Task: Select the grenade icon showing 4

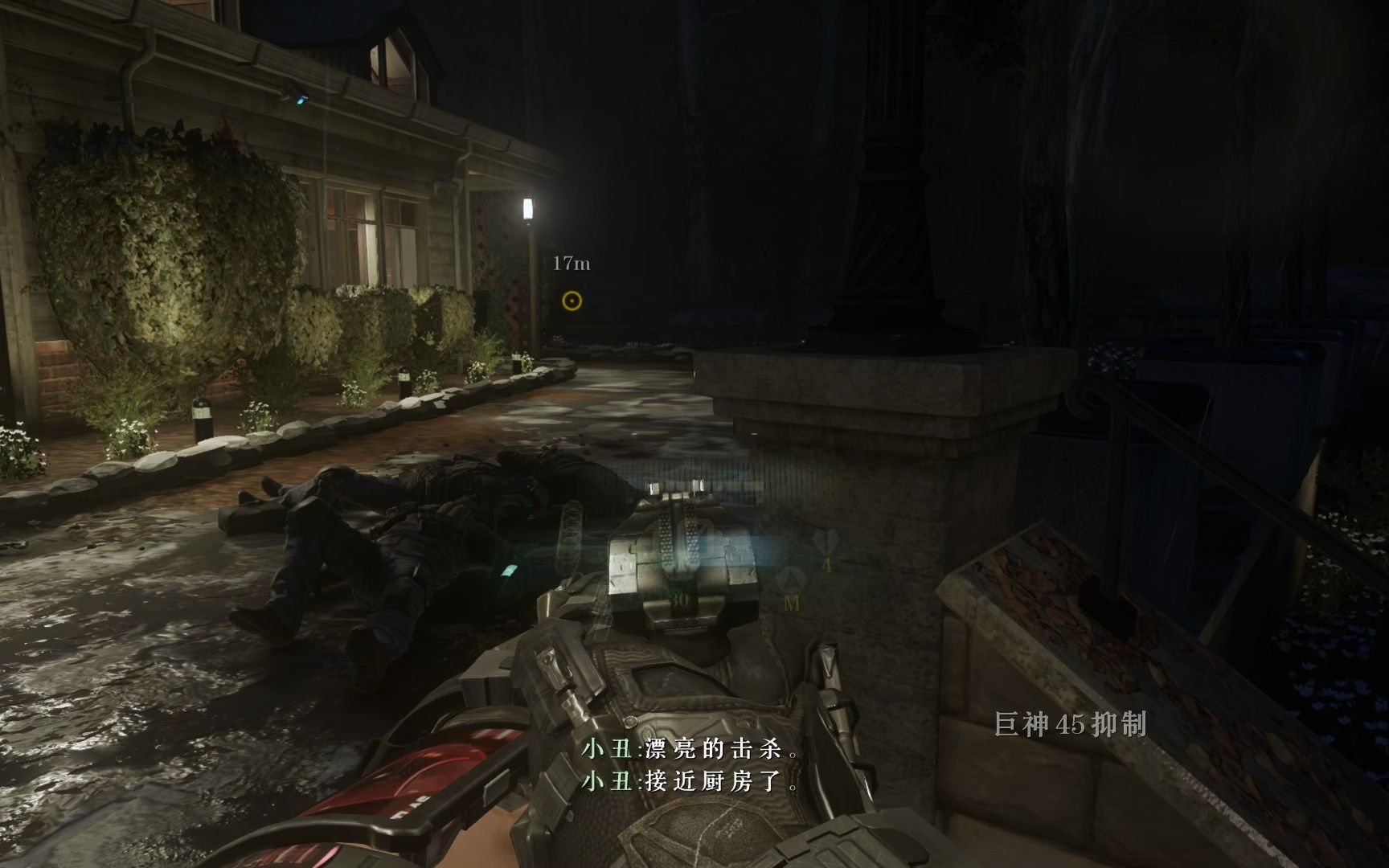Action: [x=824, y=542]
